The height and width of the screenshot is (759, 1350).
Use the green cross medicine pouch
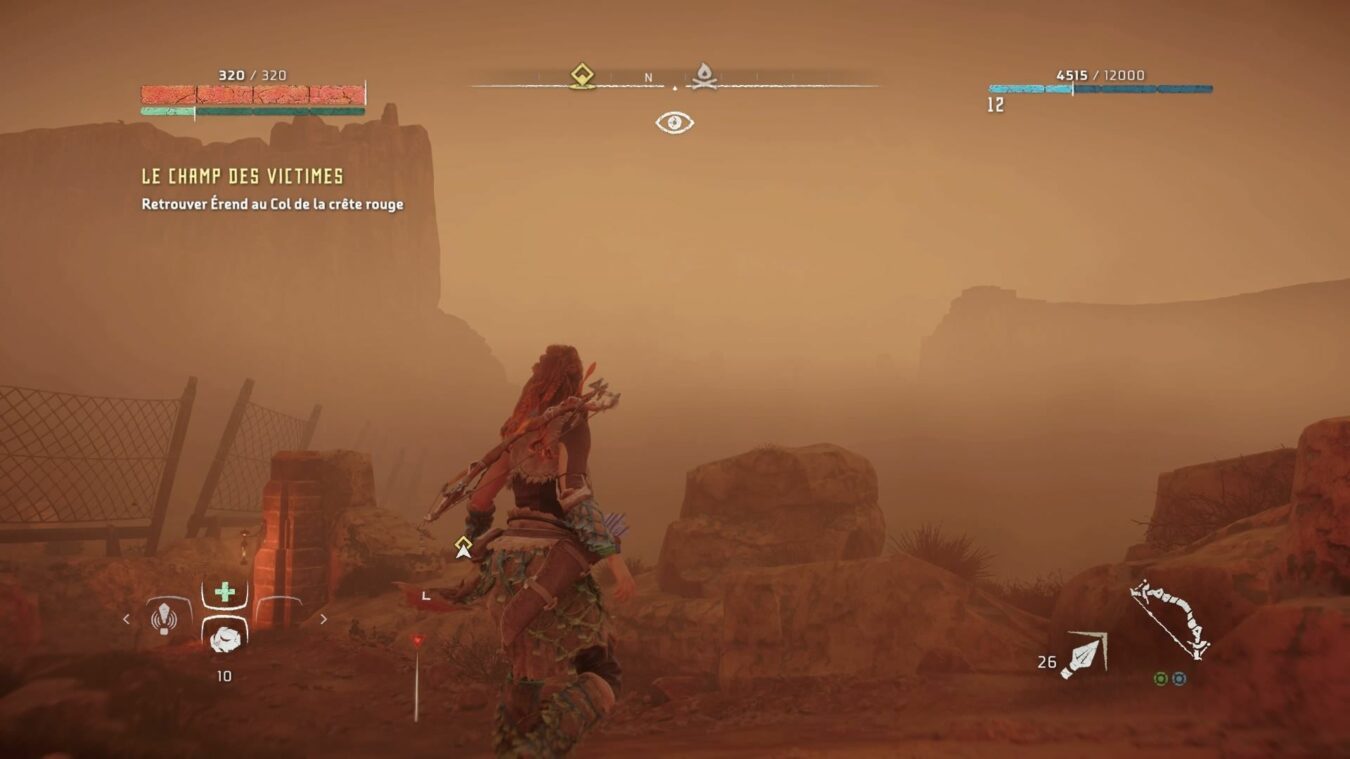(x=225, y=592)
